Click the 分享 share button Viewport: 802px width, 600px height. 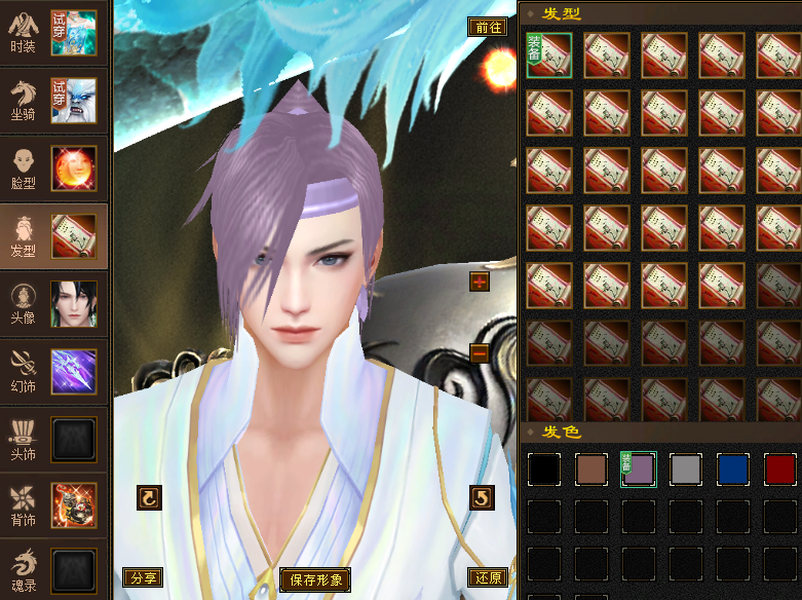pos(143,578)
